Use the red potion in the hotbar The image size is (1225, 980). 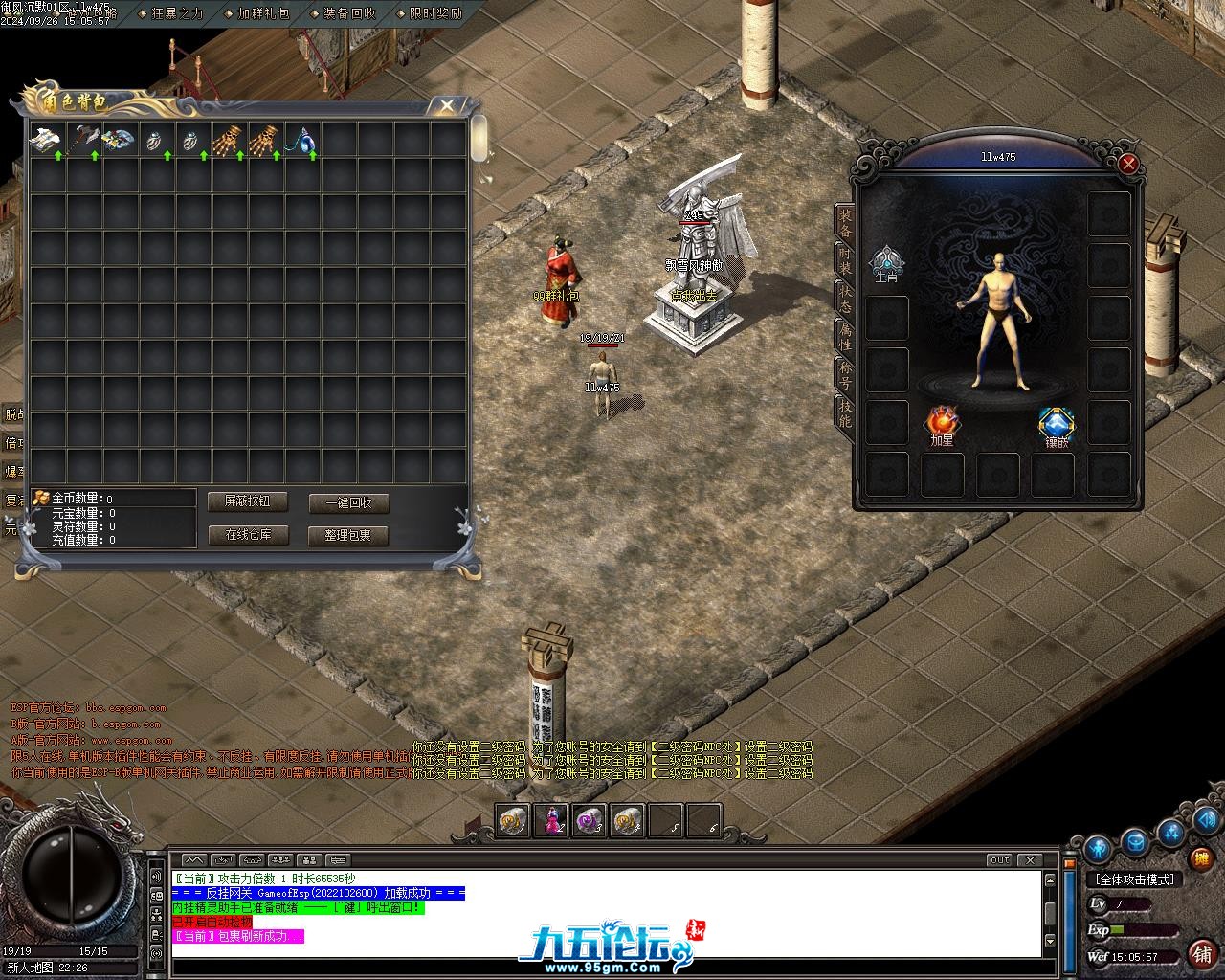point(553,820)
